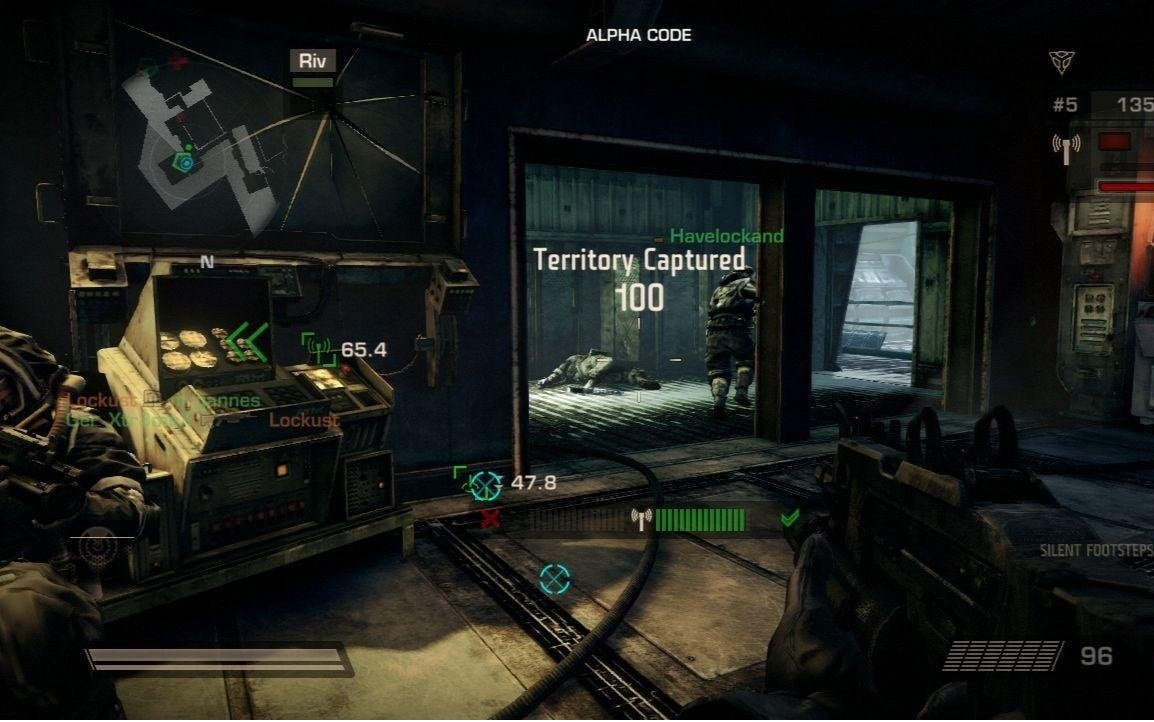Click the triangular faction emblem above #5
This screenshot has height=722, width=1154.
(x=1061, y=62)
